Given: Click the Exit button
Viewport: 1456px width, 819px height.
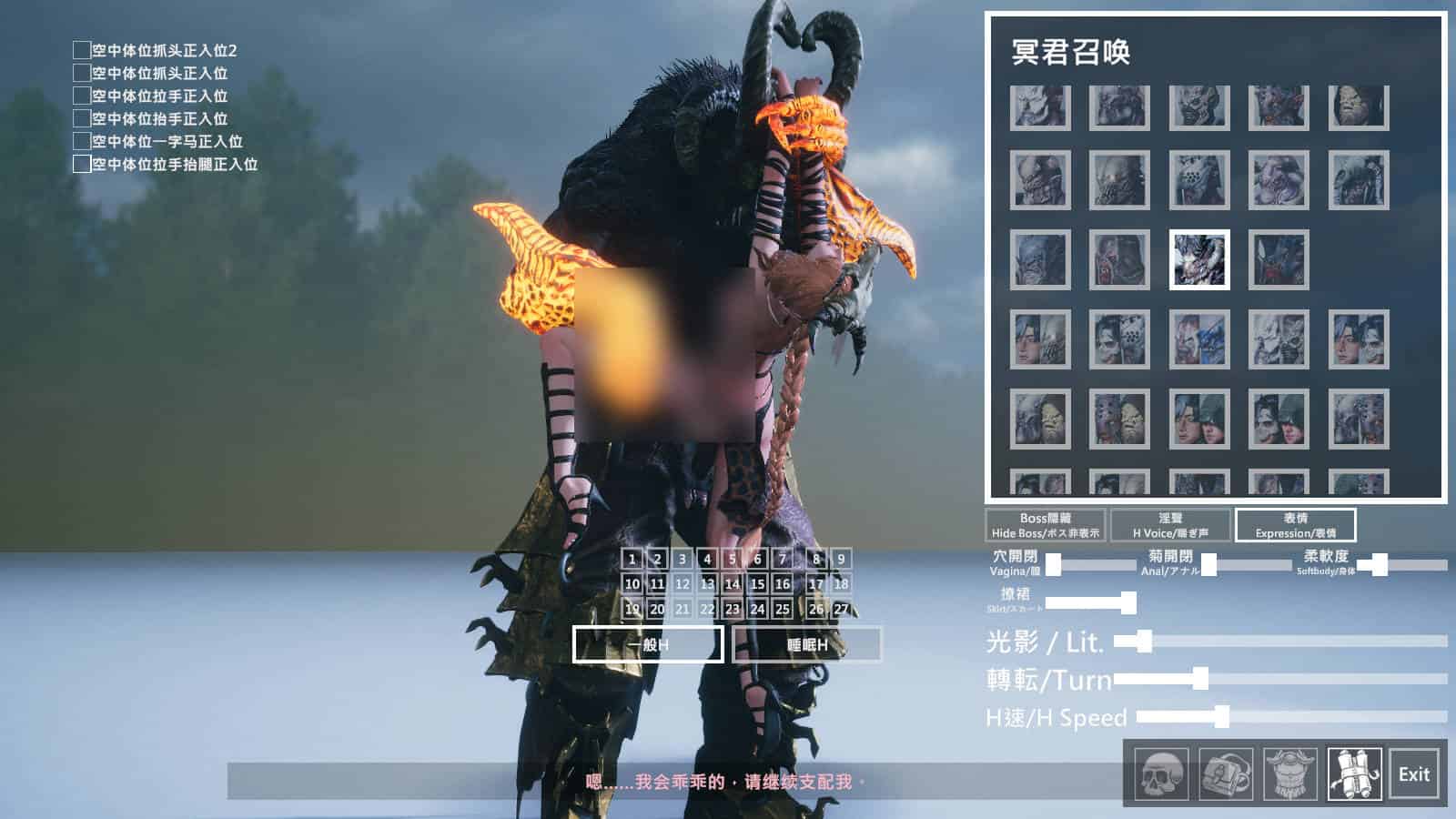Looking at the screenshot, I should [1413, 774].
